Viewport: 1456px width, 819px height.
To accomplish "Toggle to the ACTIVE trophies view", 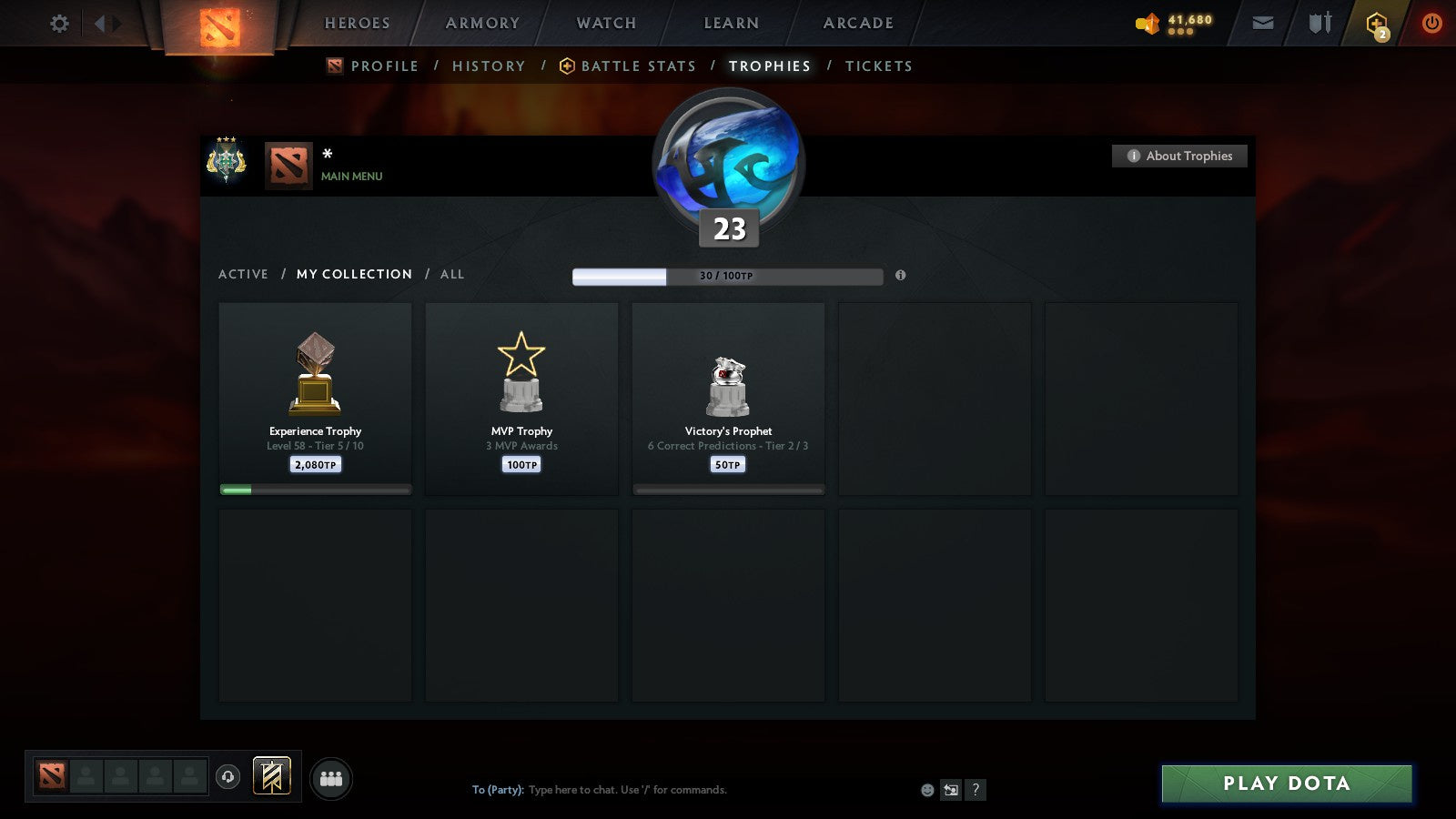I will [x=244, y=274].
